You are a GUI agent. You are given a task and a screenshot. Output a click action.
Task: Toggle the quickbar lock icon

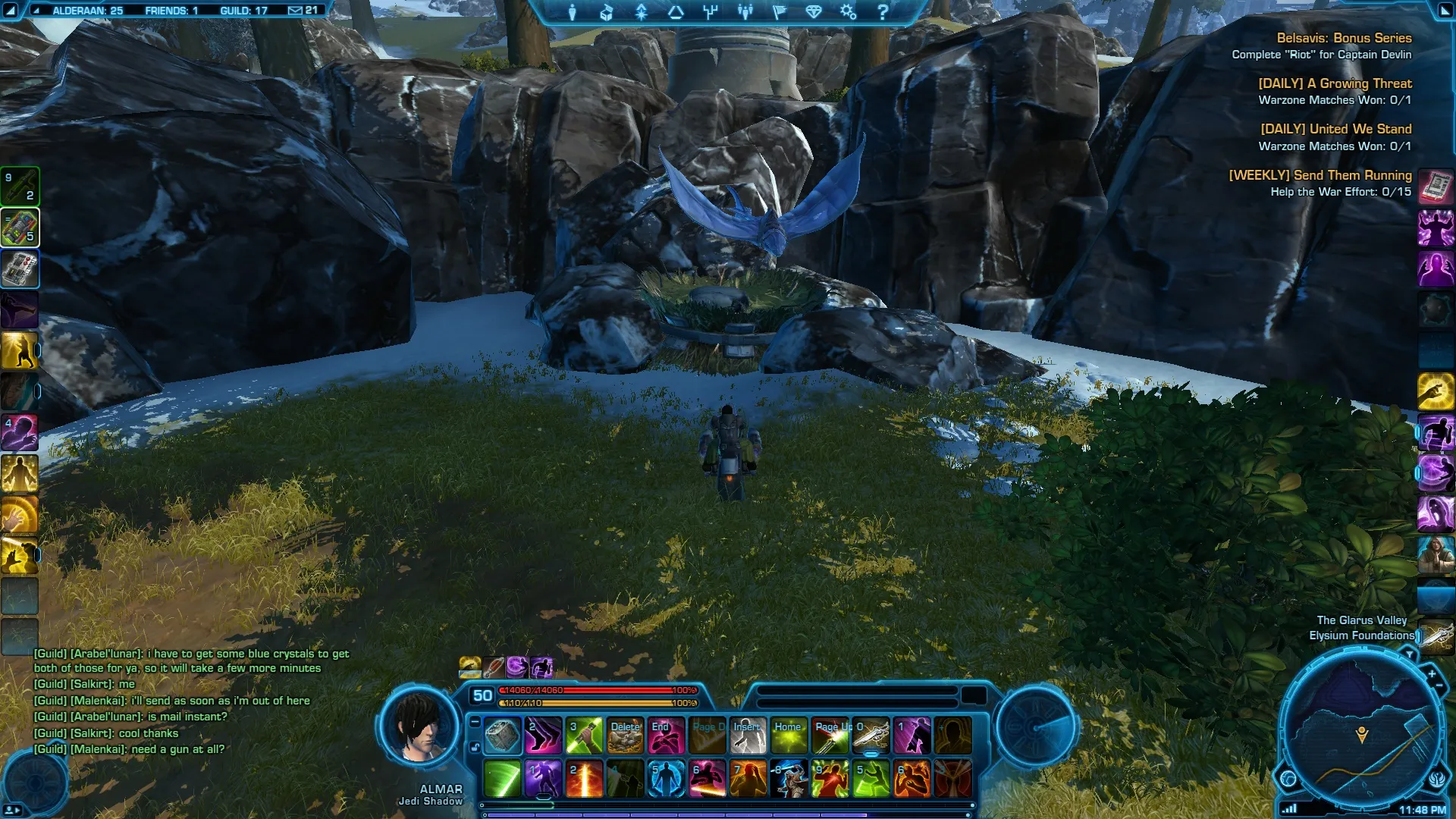click(x=475, y=748)
